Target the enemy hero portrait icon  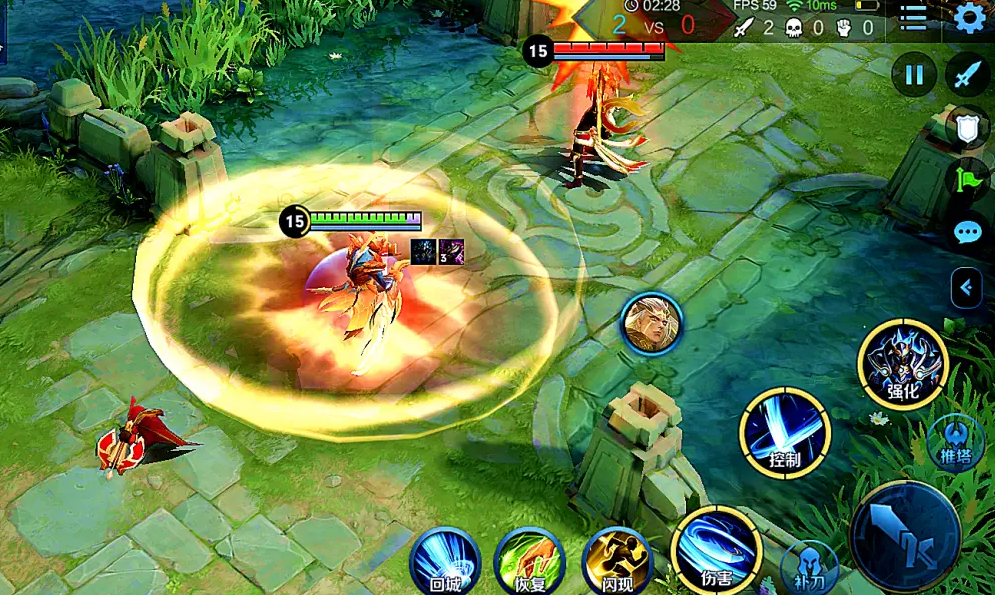pyautogui.click(x=651, y=323)
